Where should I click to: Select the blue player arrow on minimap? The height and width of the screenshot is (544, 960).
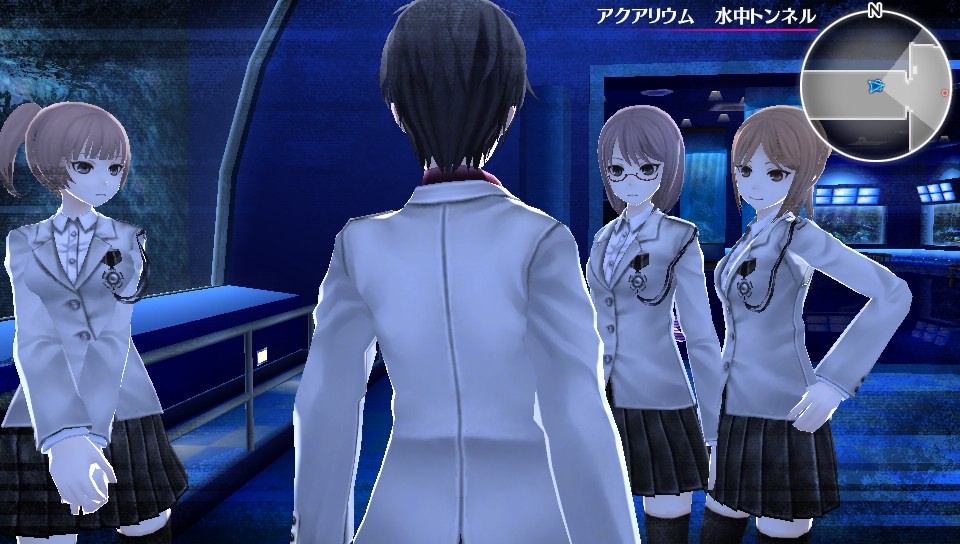(x=876, y=87)
